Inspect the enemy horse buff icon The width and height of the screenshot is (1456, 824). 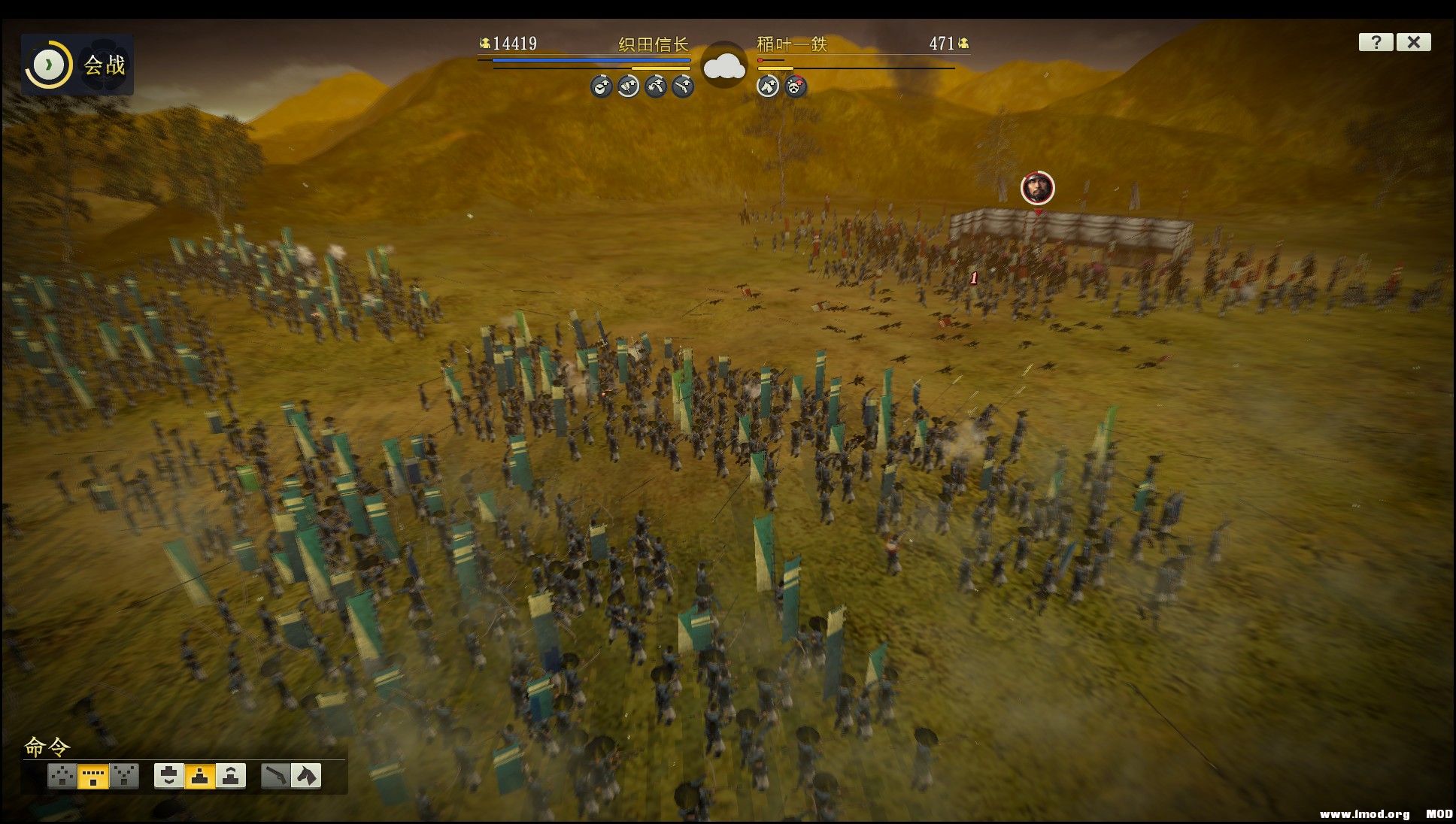pos(767,86)
